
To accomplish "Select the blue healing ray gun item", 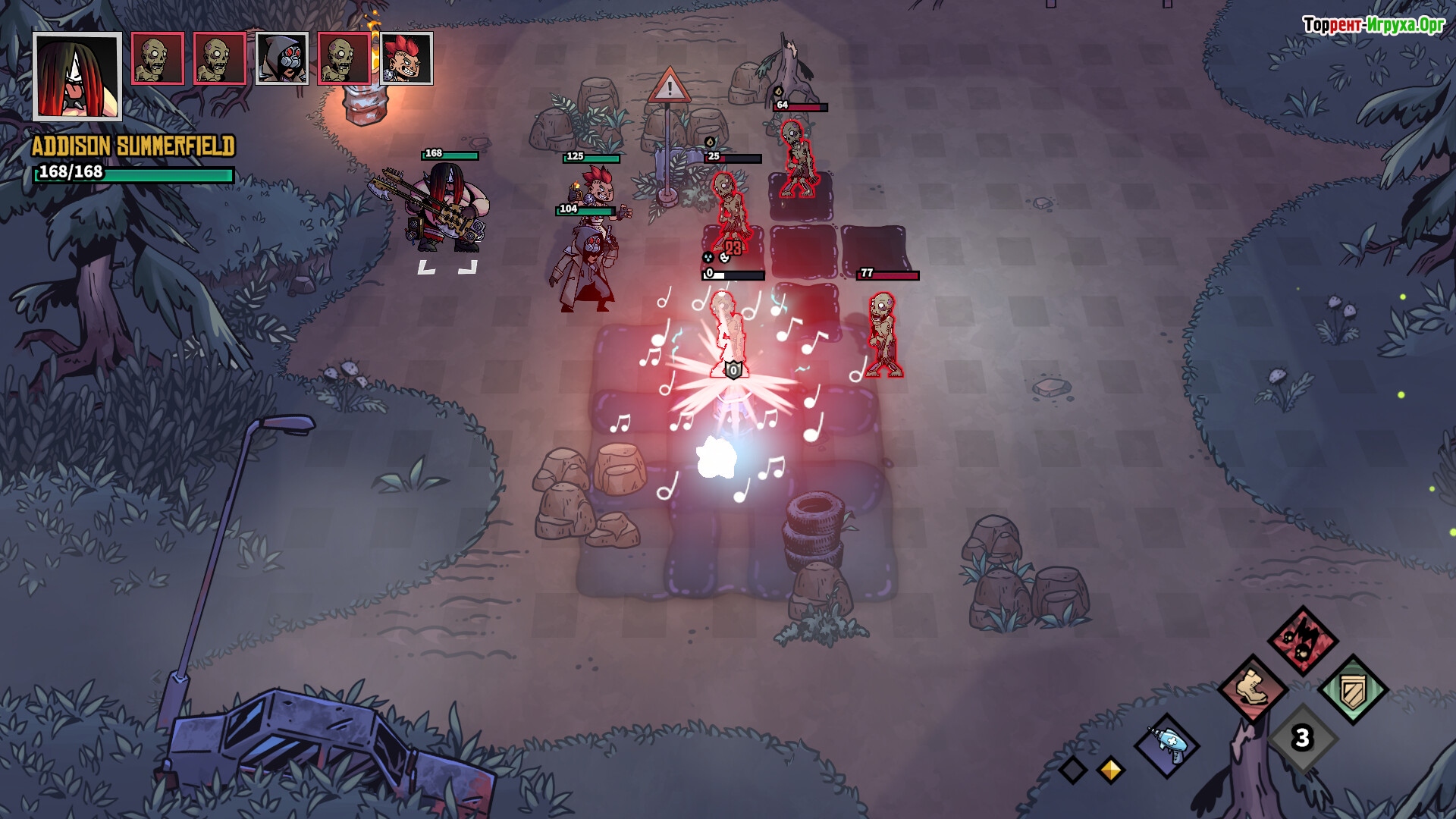I will 1167,745.
